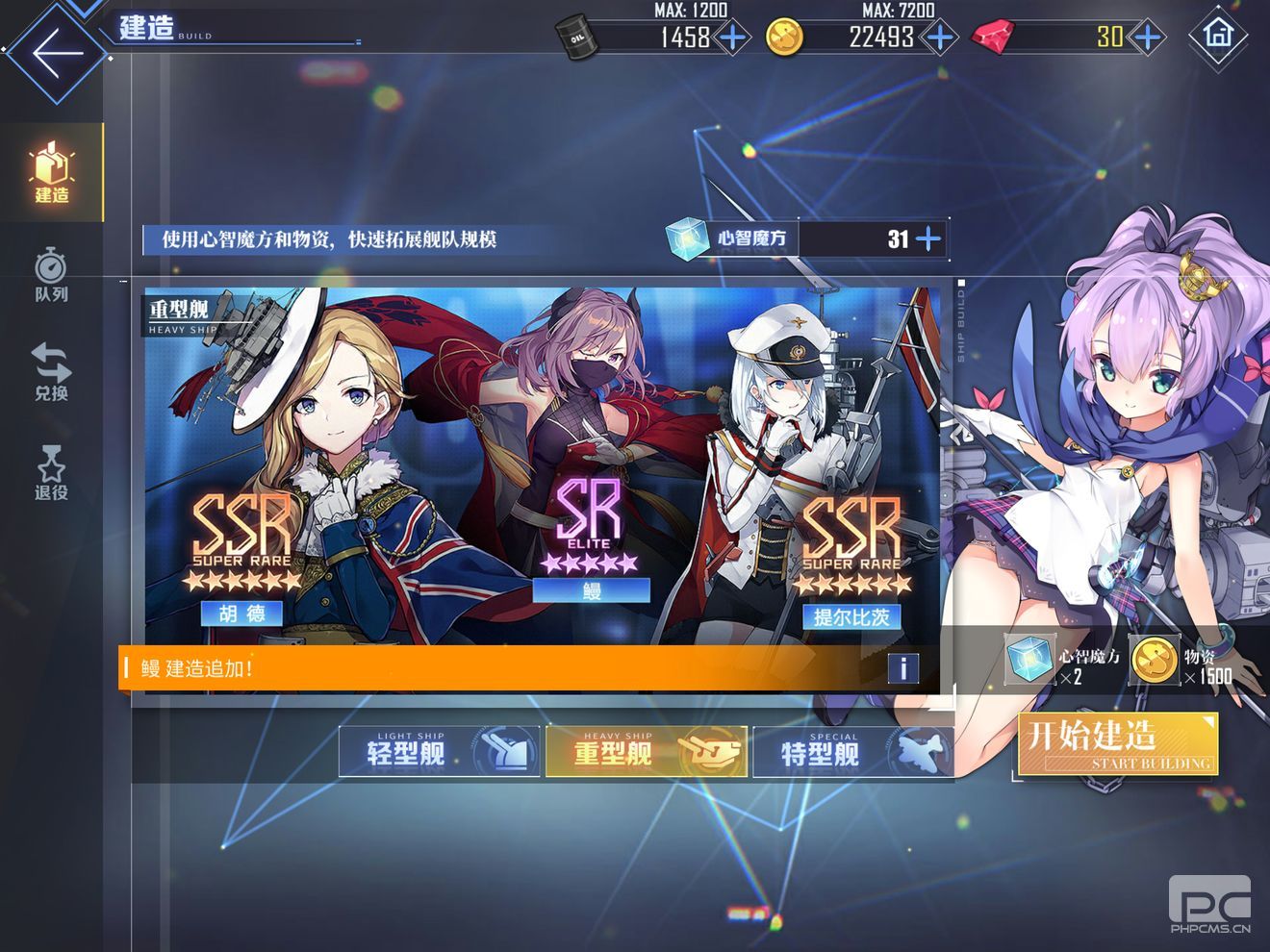Choose the 轻型舰 light ship category
Screen dimensions: 1270x952
439,751
